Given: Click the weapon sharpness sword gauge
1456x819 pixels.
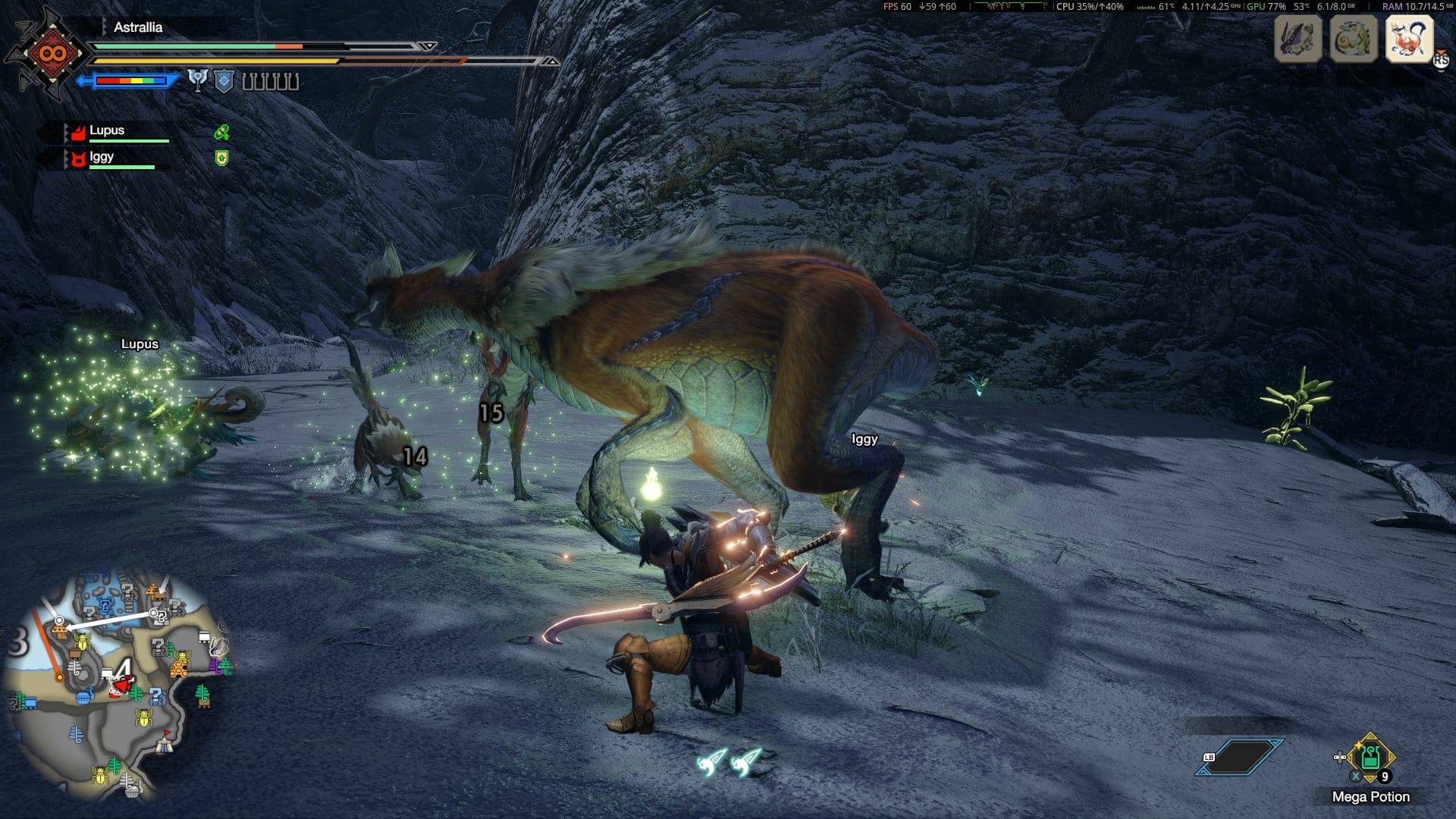Looking at the screenshot, I should coord(129,80).
